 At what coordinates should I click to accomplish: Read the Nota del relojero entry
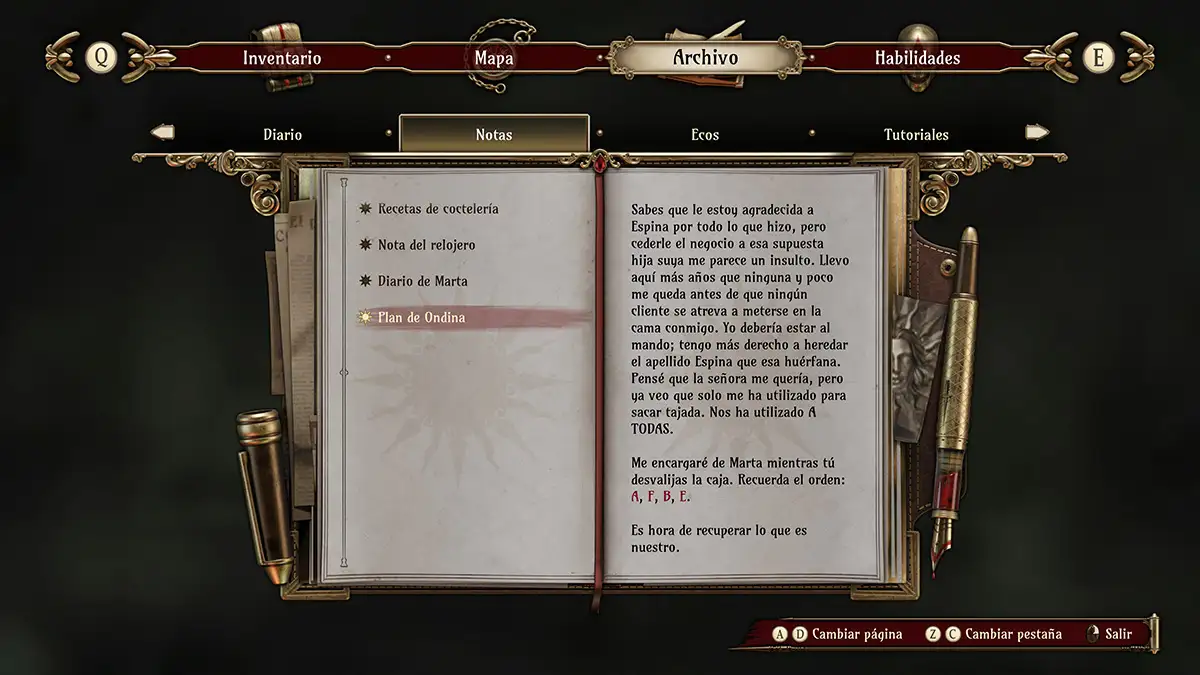coord(426,245)
